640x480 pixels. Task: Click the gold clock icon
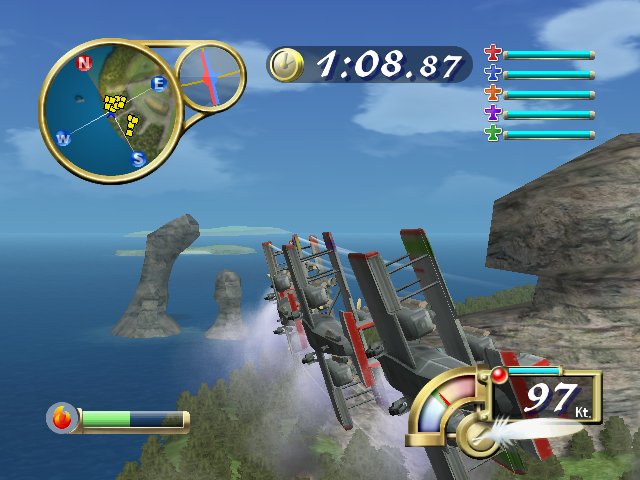tap(285, 65)
